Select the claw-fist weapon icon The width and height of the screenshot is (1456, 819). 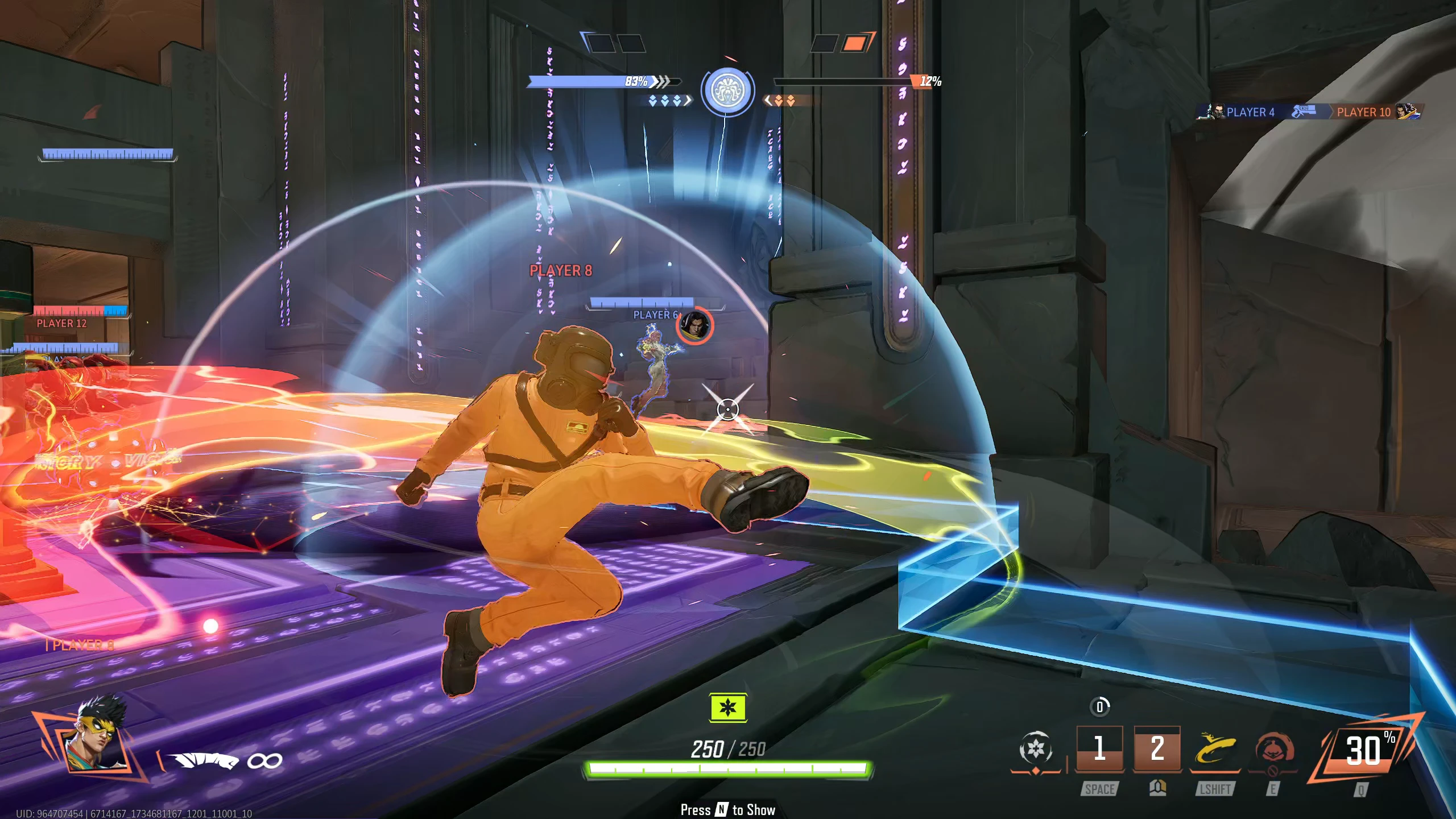click(205, 760)
